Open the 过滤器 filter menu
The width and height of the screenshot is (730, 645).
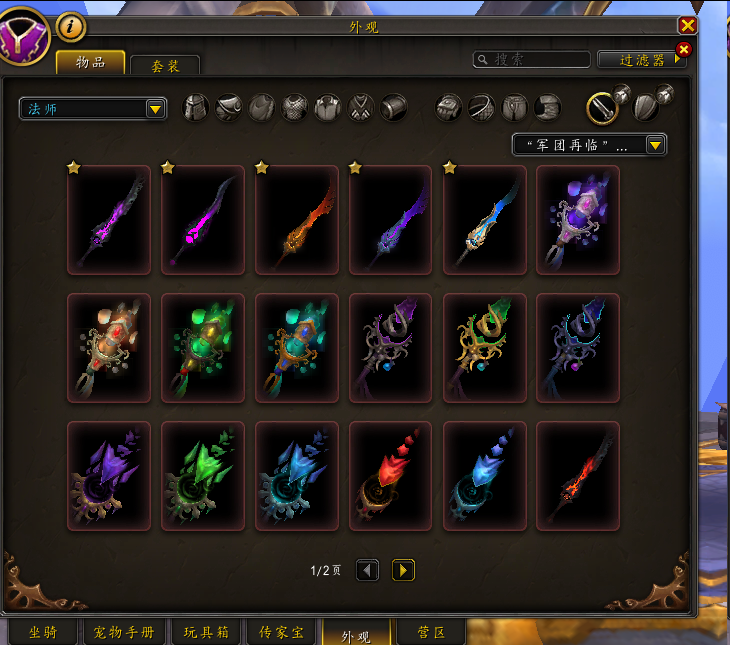click(x=641, y=60)
